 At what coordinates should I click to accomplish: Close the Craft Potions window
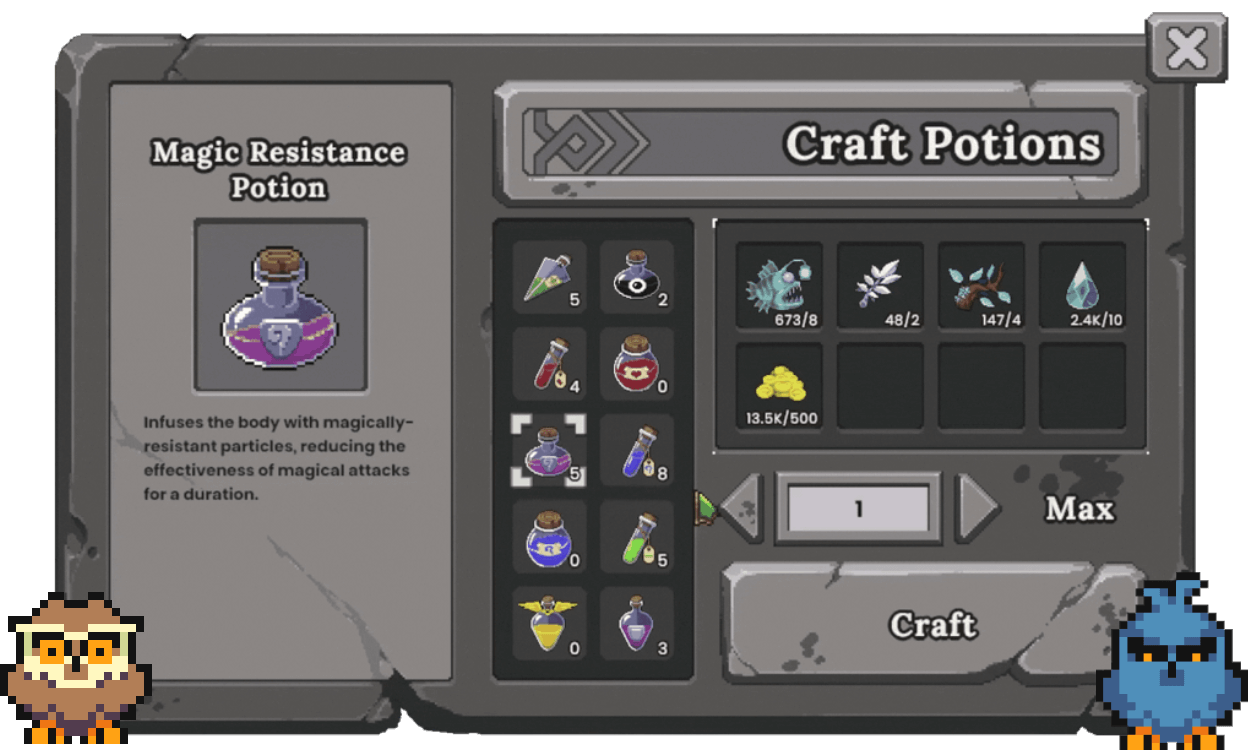(x=1186, y=48)
